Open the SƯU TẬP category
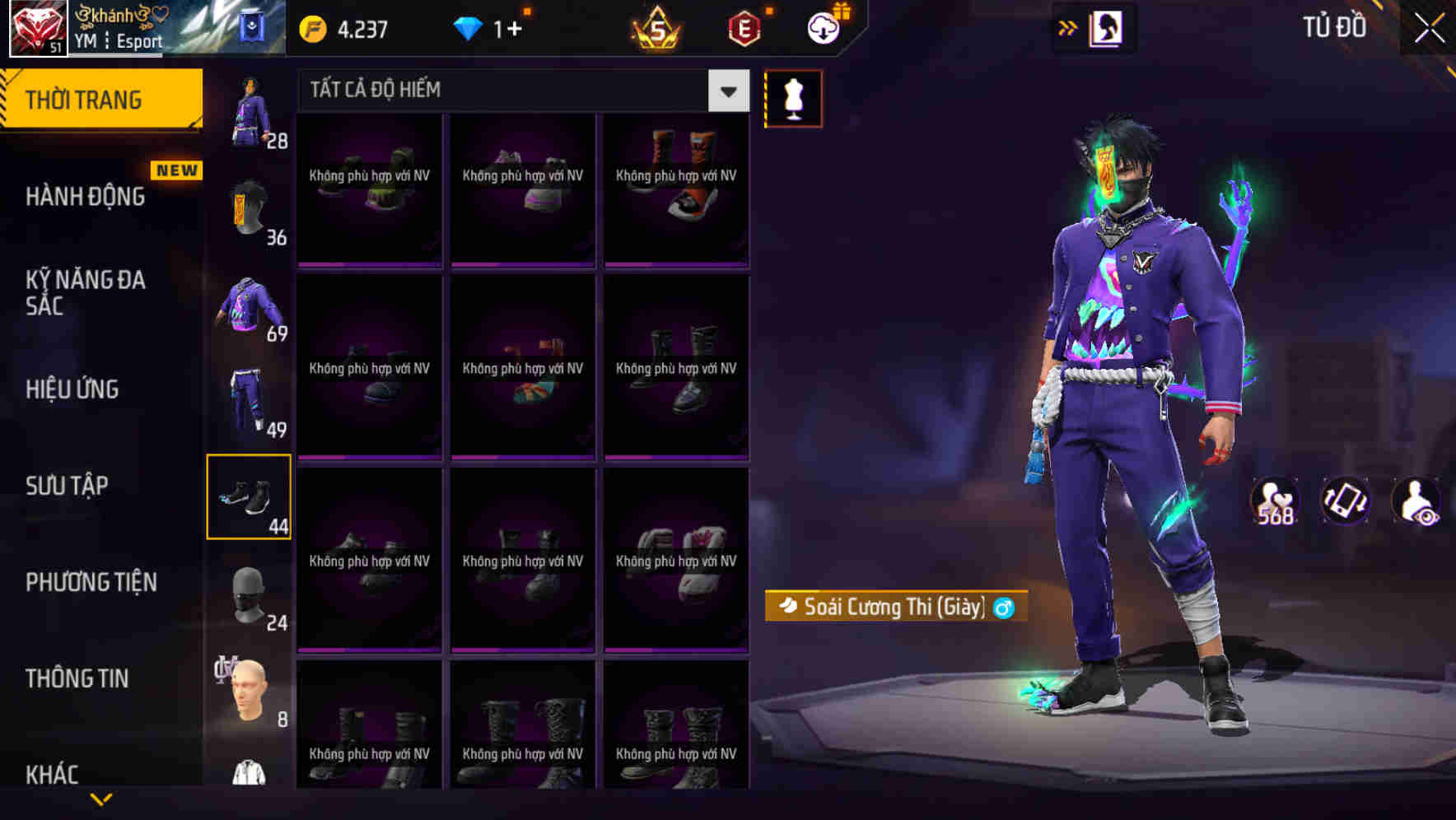The height and width of the screenshot is (820, 1456). (68, 486)
